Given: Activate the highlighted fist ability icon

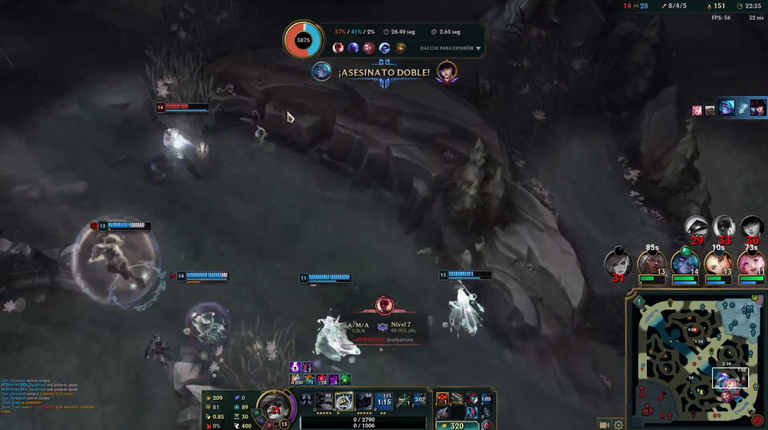Looking at the screenshot, I should [x=343, y=401].
